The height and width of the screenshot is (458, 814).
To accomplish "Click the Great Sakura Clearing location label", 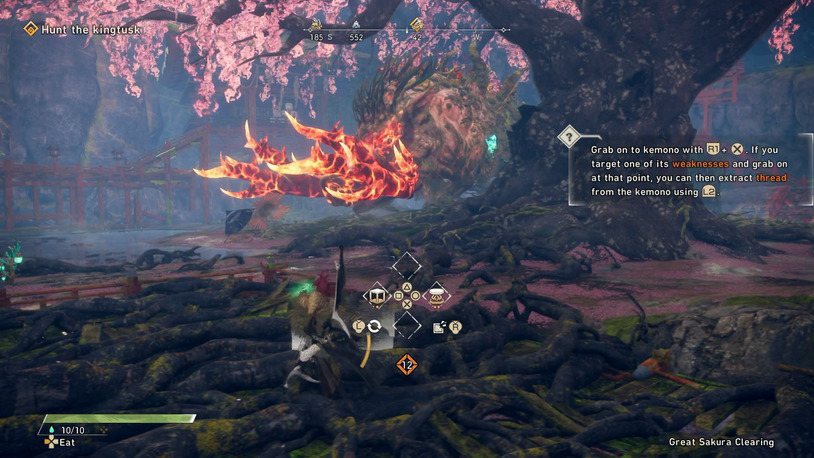I will 721,442.
